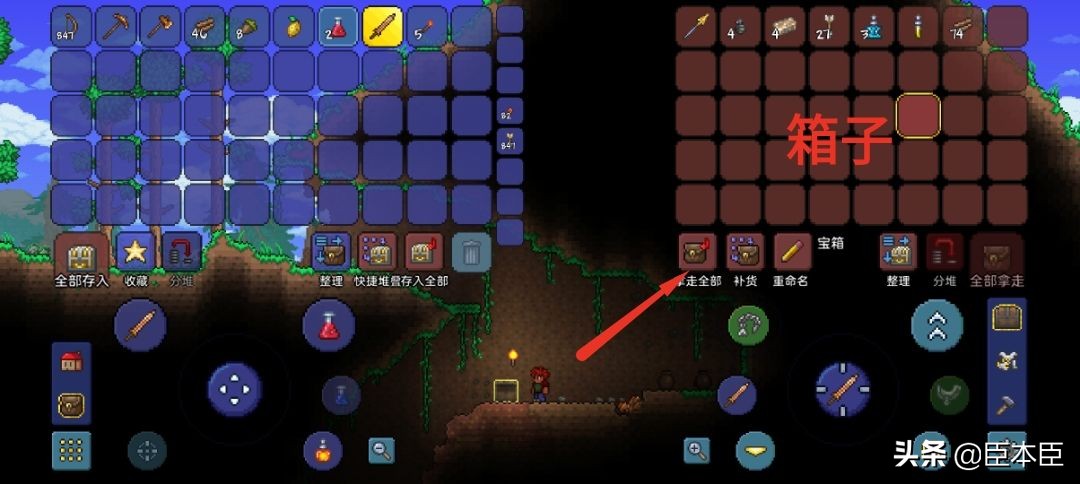The width and height of the screenshot is (1080, 484).
Task: Sort the chest using its 整理 button
Action: [x=897, y=252]
